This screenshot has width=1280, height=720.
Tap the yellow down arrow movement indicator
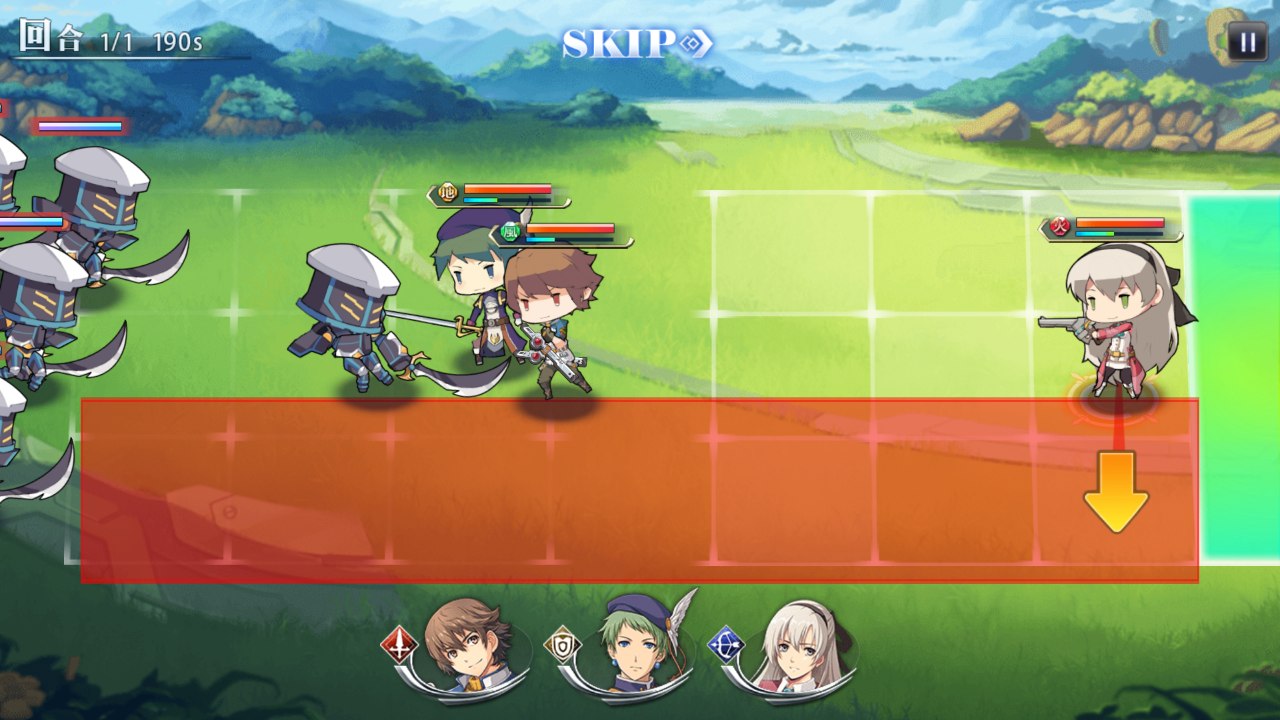pyautogui.click(x=1115, y=491)
